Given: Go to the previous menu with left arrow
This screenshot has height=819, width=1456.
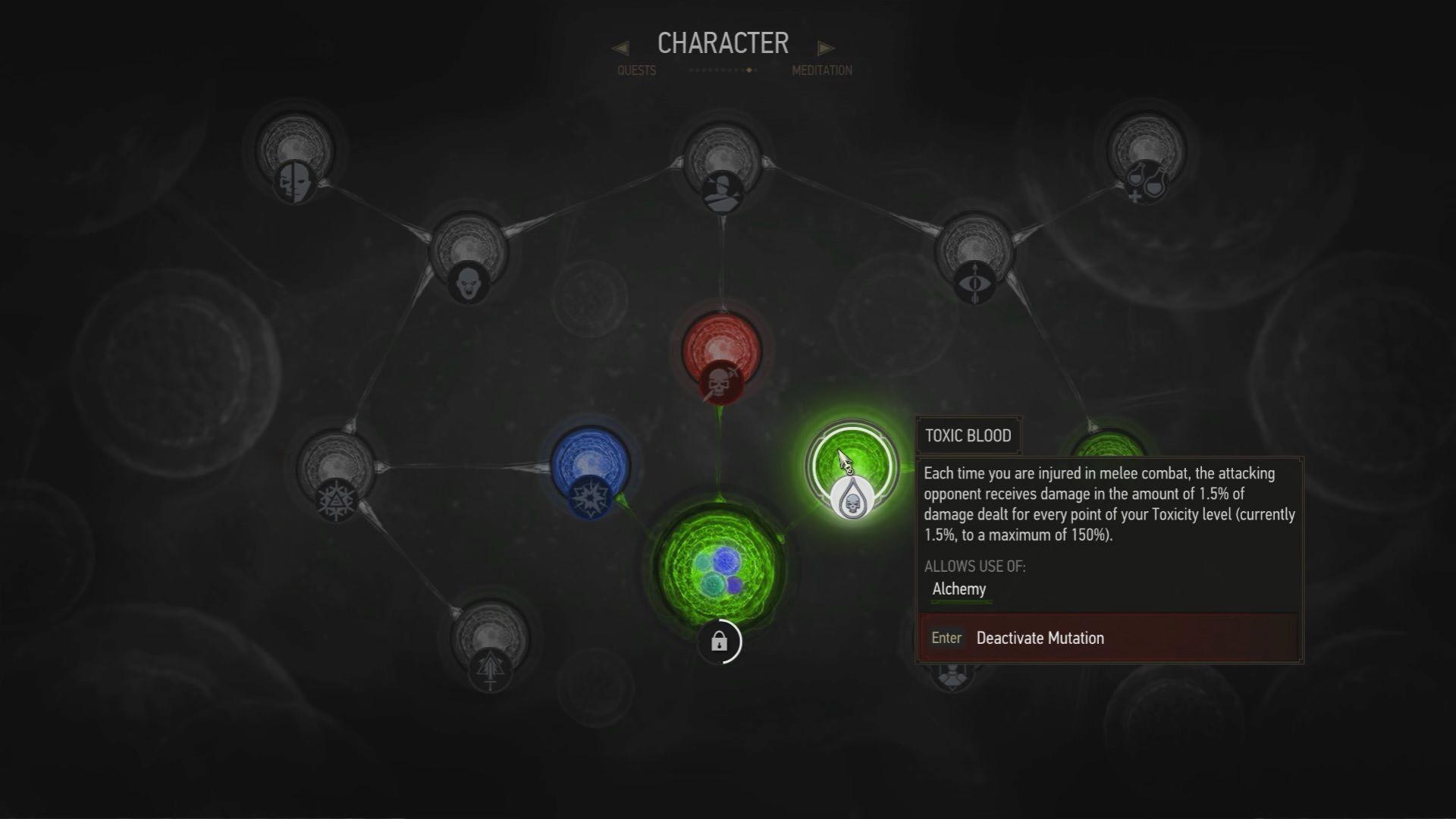Looking at the screenshot, I should coord(620,49).
